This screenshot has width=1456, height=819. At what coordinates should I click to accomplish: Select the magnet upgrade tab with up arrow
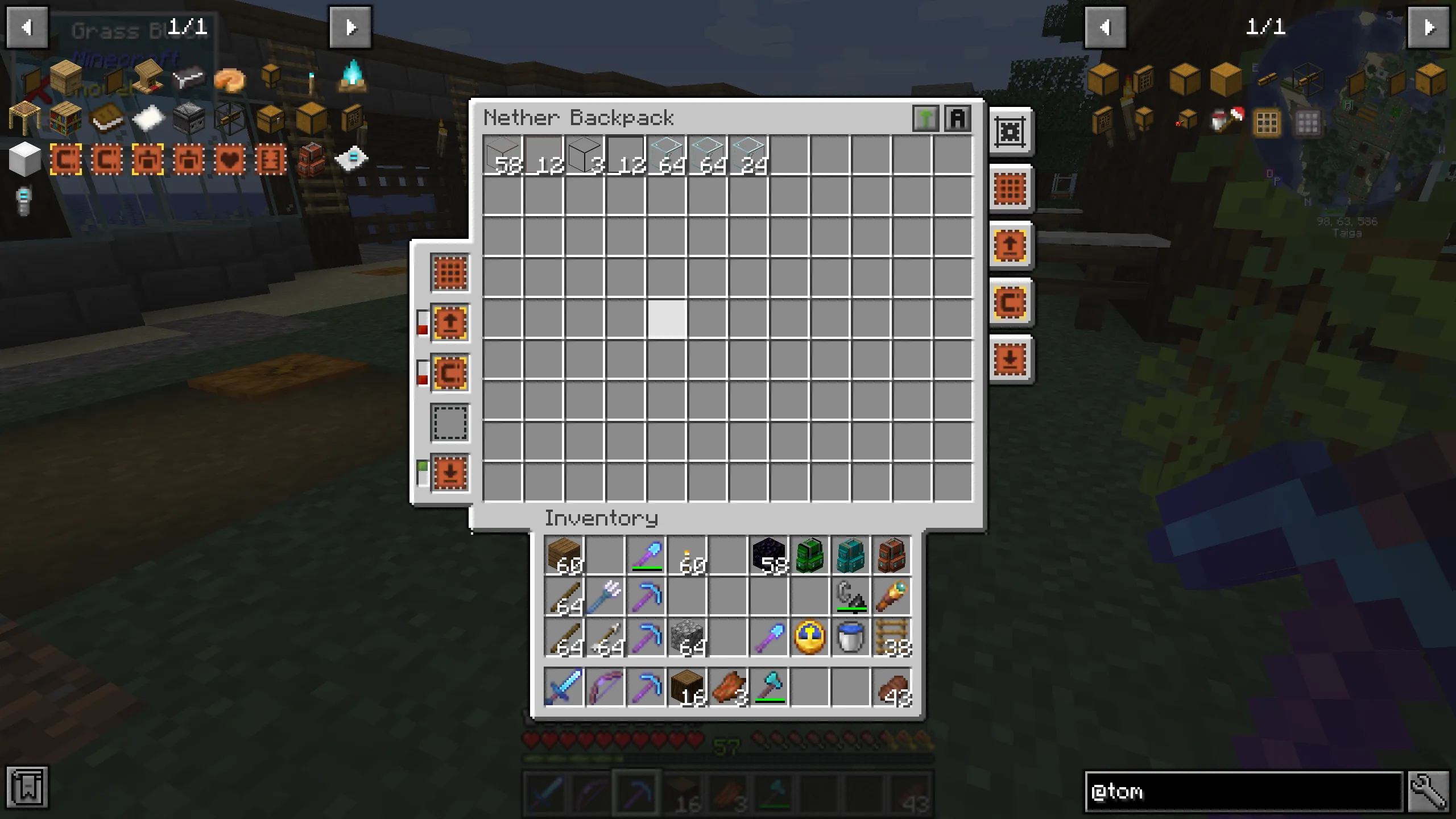pyautogui.click(x=450, y=323)
